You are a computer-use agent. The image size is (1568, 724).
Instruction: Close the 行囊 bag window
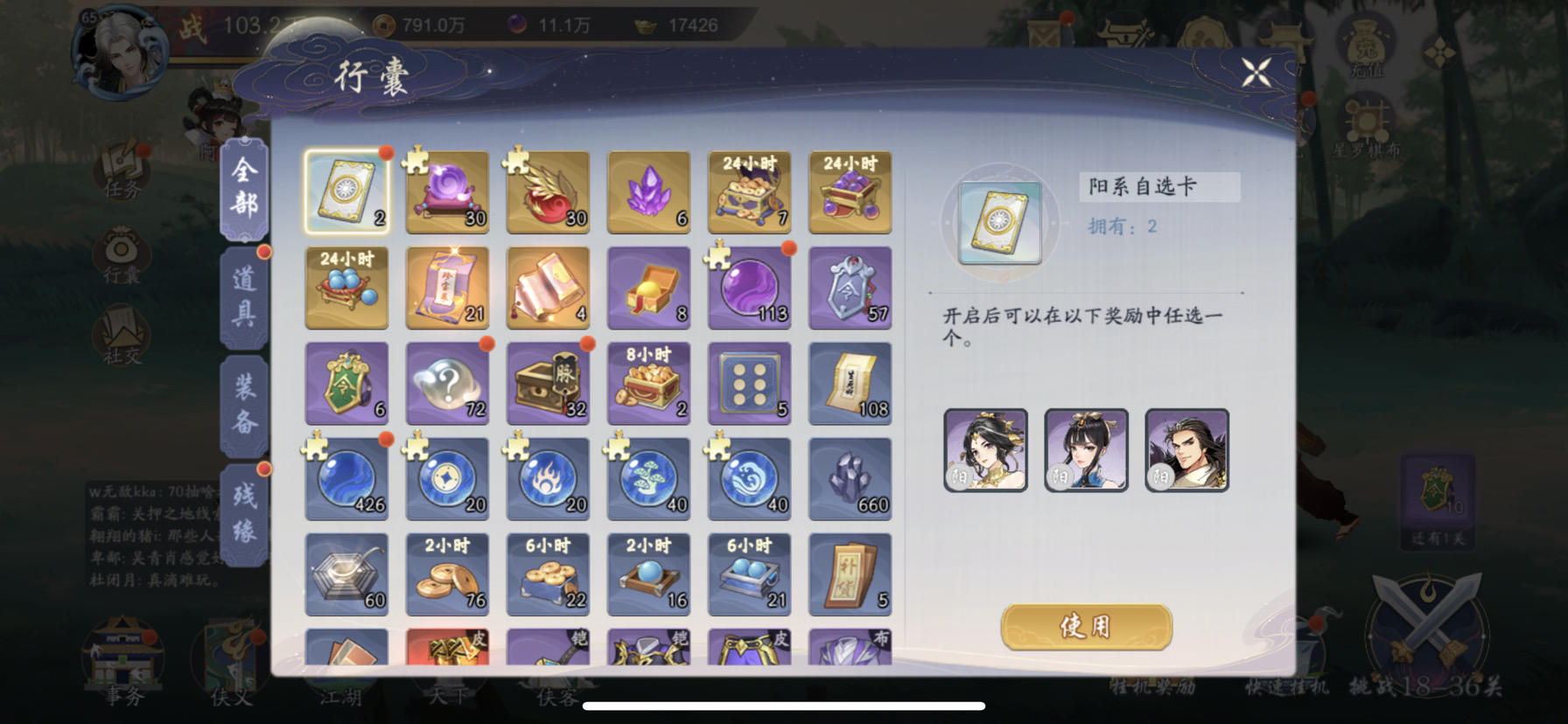(x=1257, y=72)
